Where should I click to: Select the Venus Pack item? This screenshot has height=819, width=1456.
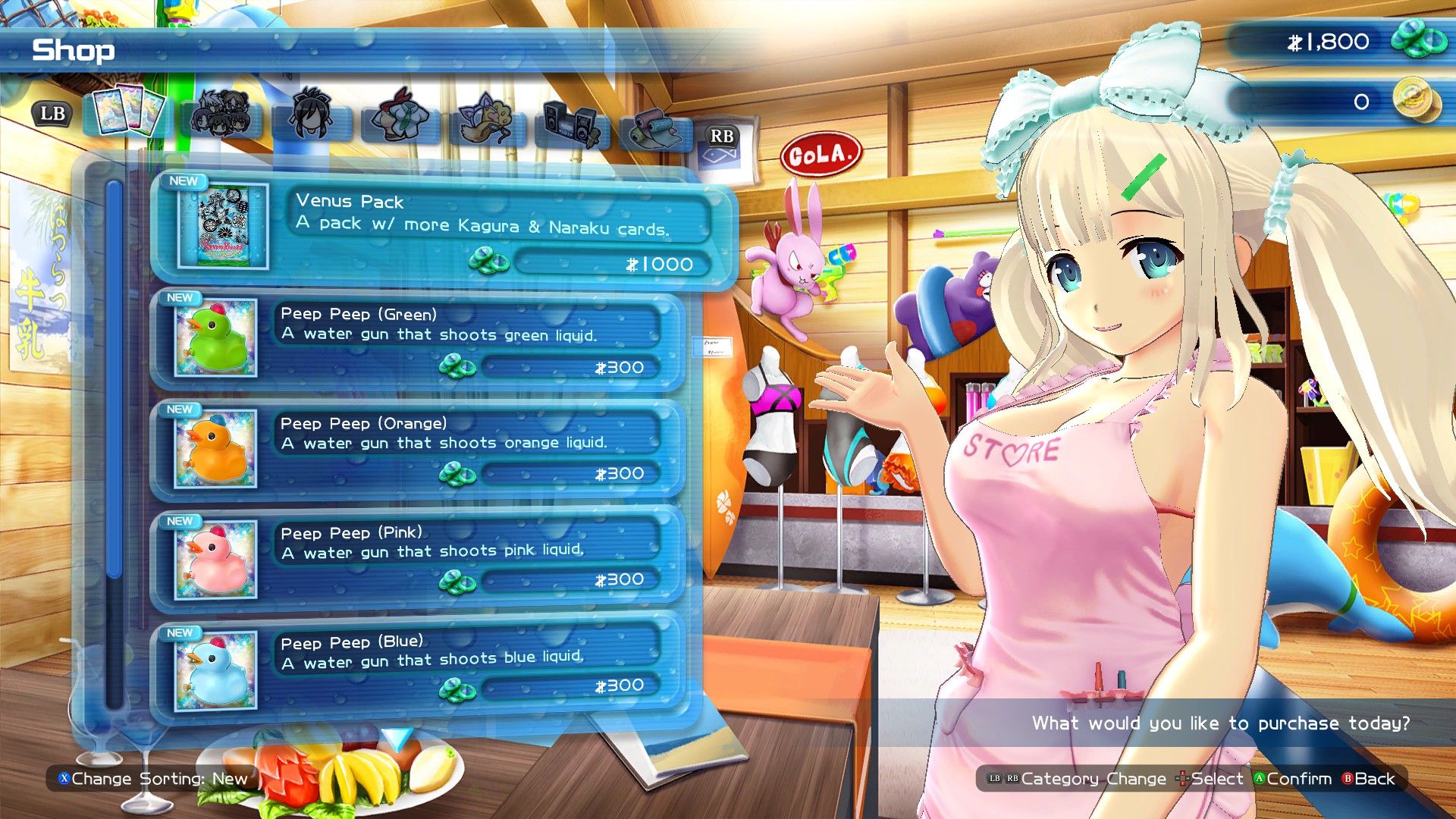[444, 229]
